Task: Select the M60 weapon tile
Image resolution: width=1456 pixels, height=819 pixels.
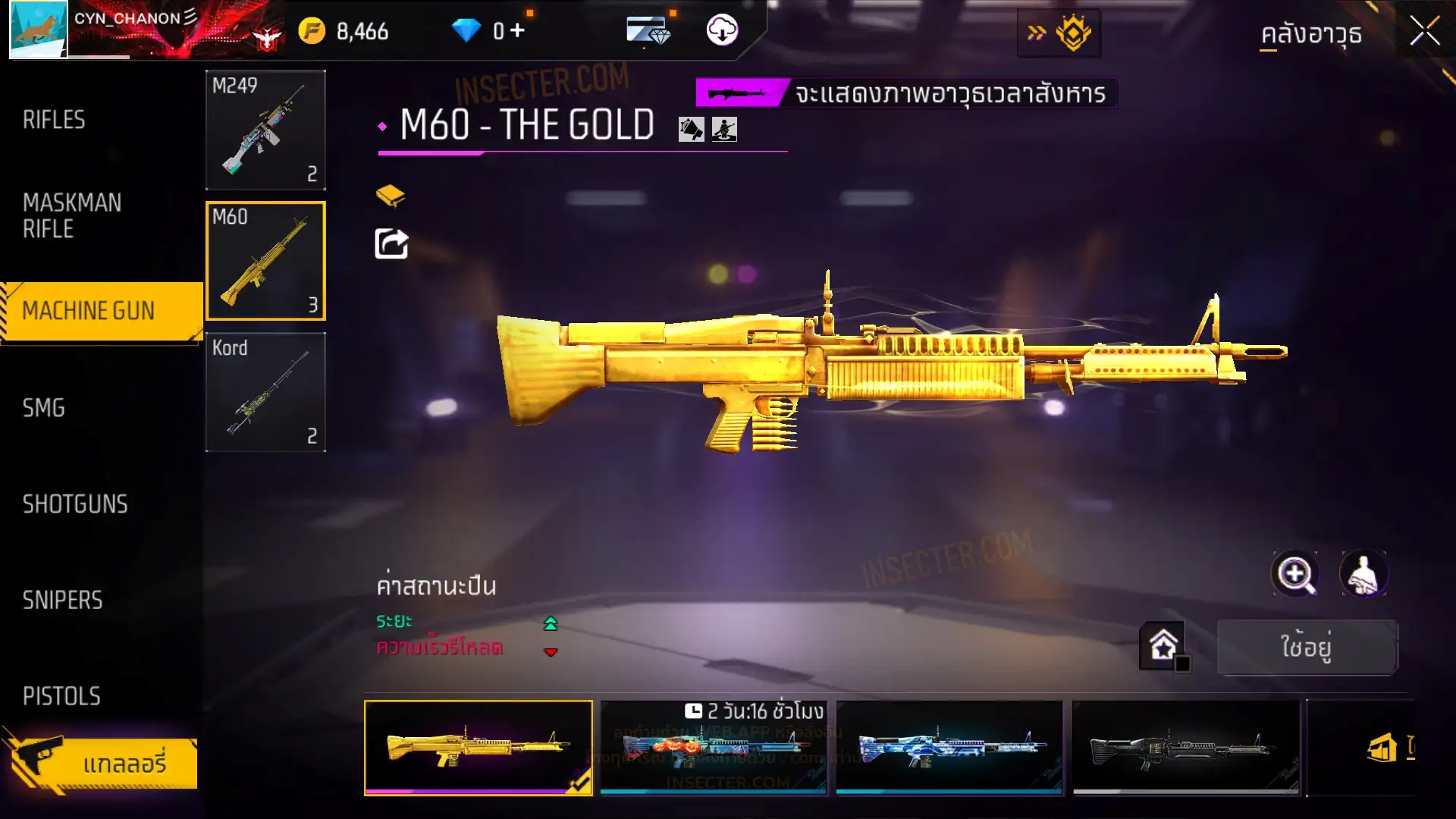Action: [265, 261]
